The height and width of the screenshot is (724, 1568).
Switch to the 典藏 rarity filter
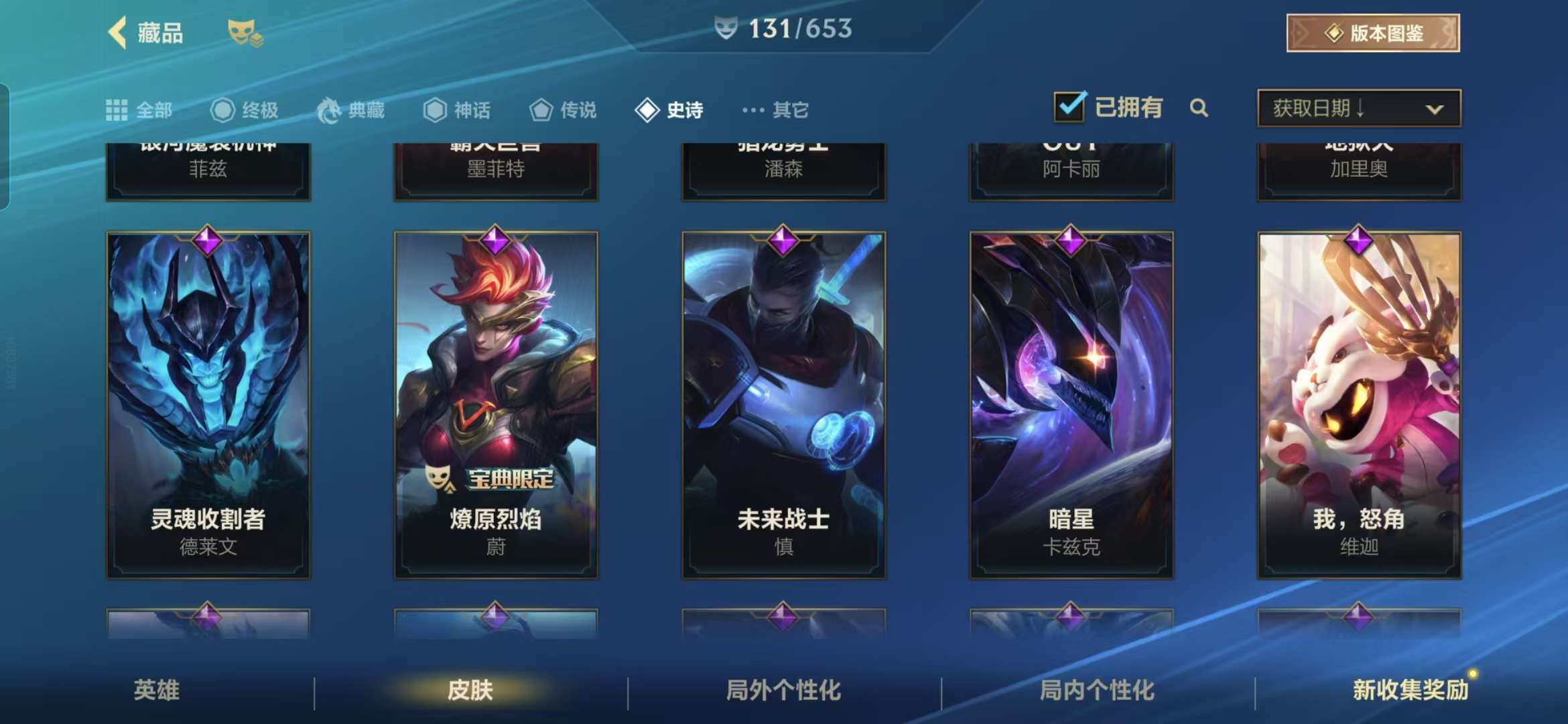[x=350, y=110]
